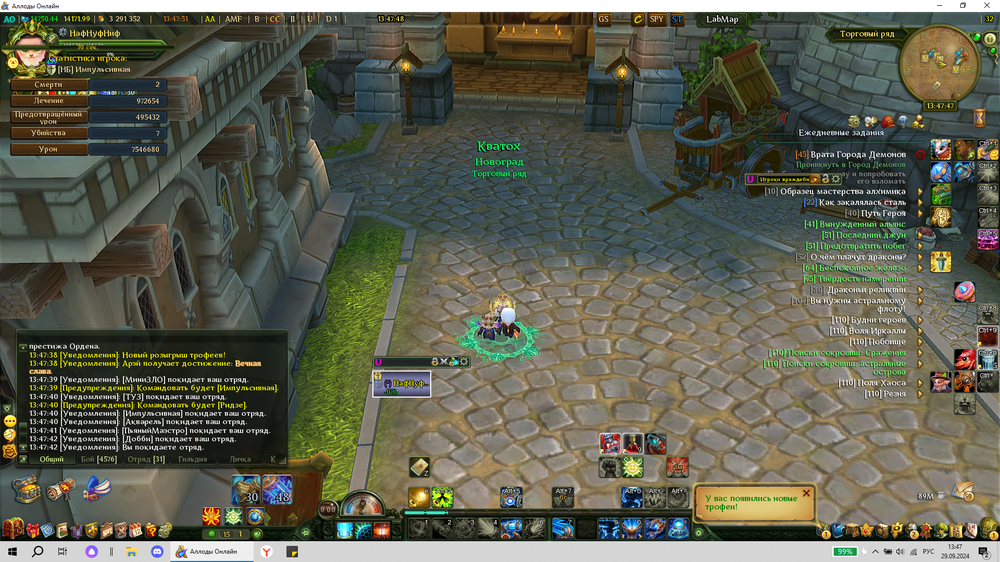Image resolution: width=1000 pixels, height=562 pixels.
Task: Close the new trophies notification
Action: 806,492
